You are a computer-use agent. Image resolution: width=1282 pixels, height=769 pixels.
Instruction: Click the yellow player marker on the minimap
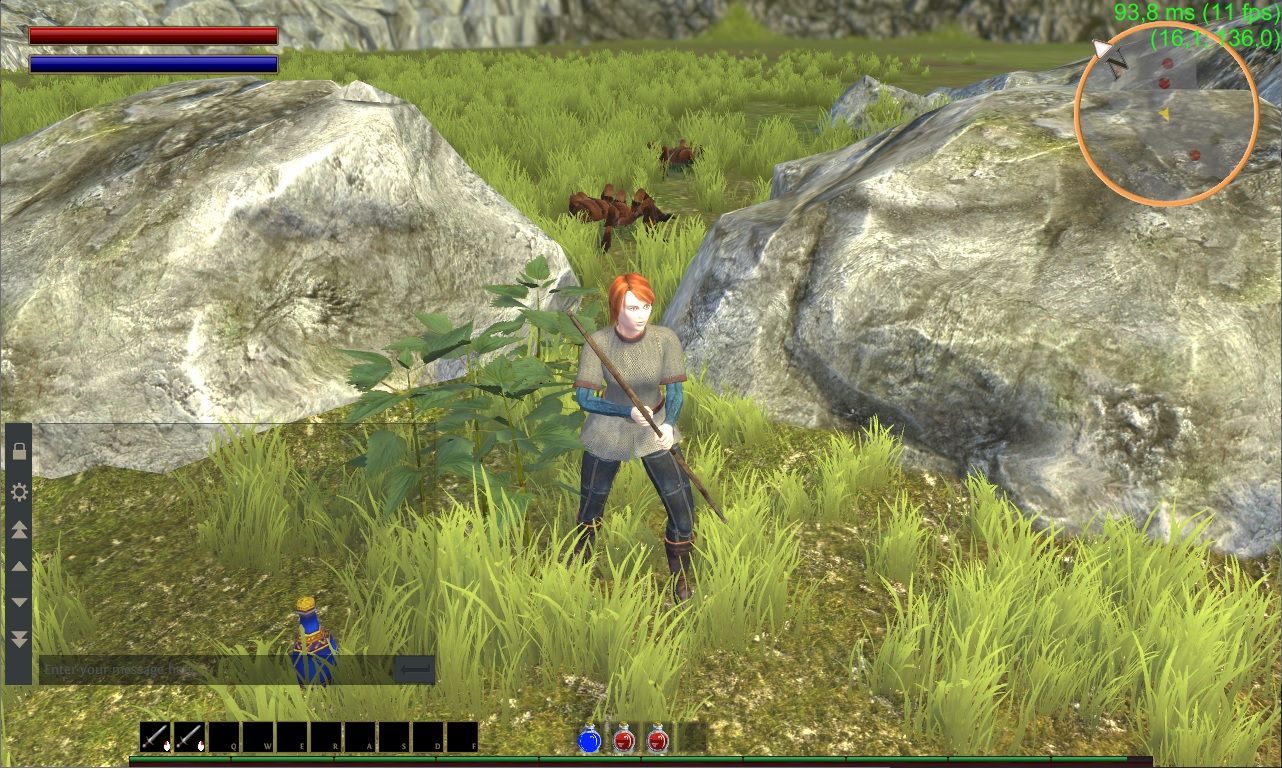point(1165,114)
